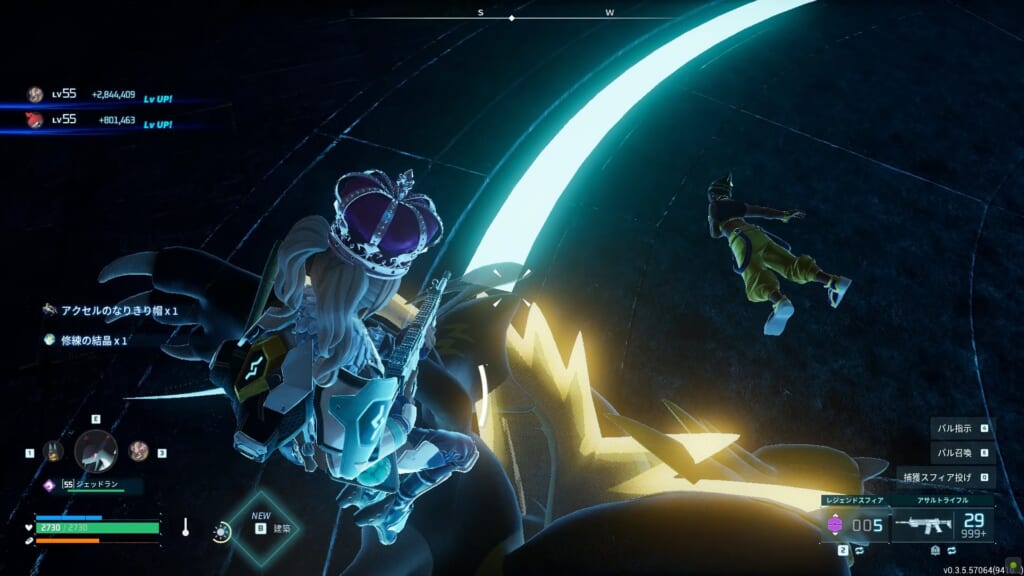Switch to the pink Pal on the right
The image size is (1024, 576).
[x=138, y=451]
